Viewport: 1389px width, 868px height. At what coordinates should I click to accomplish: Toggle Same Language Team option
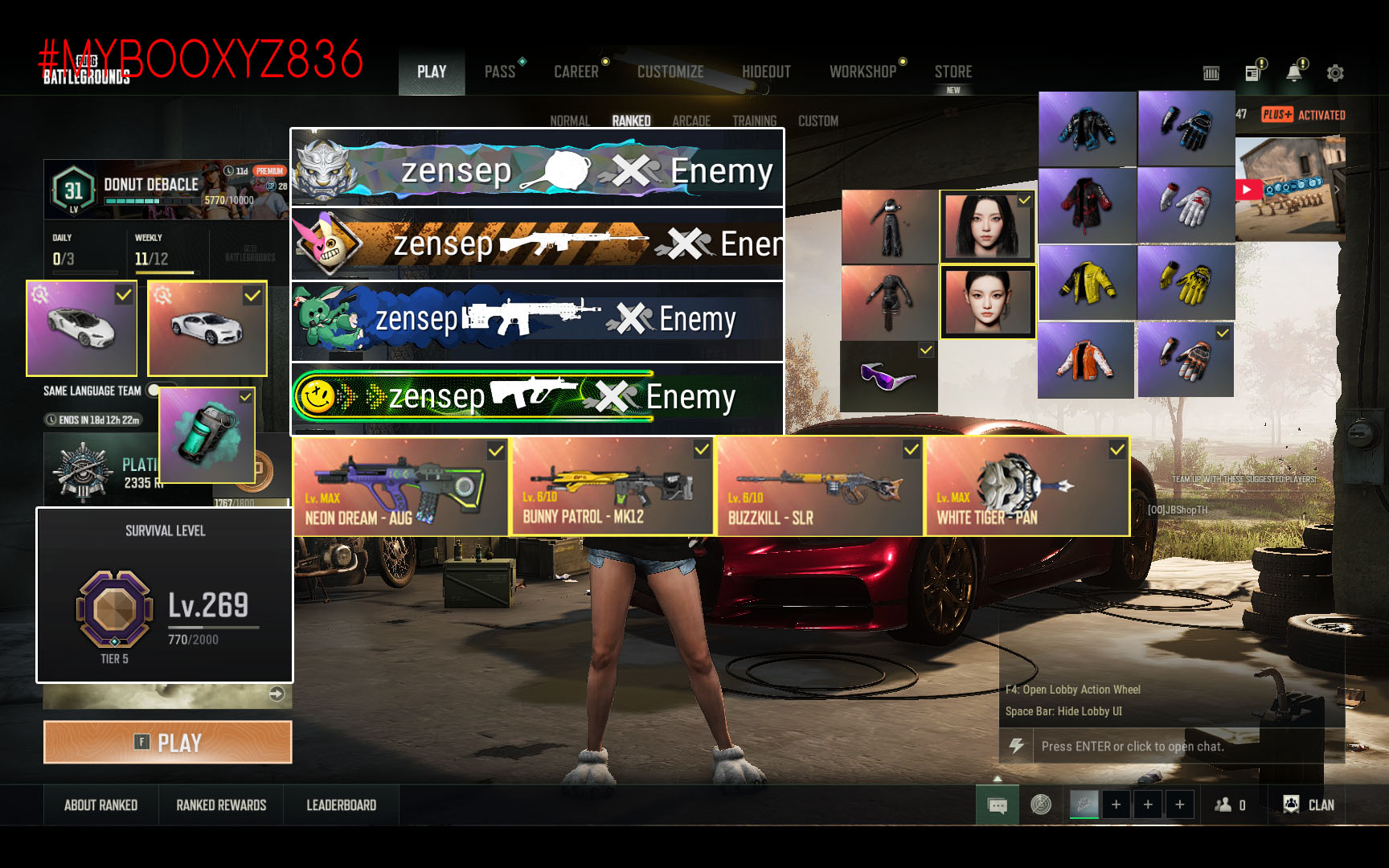pyautogui.click(x=154, y=391)
